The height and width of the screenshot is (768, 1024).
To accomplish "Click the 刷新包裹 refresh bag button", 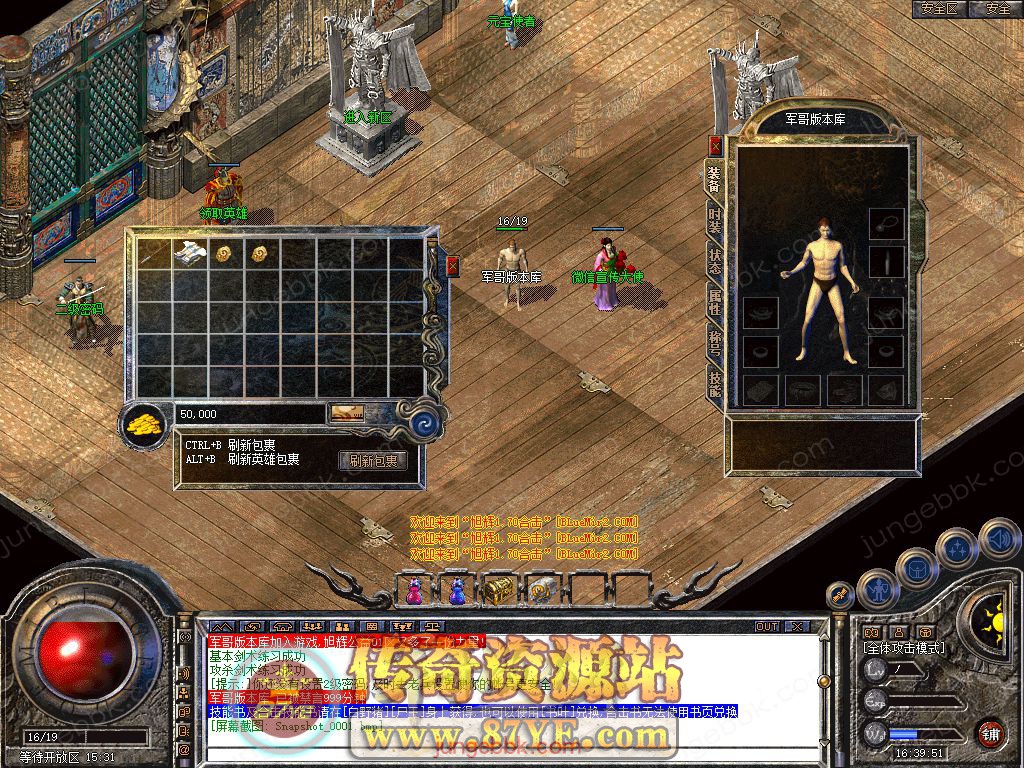I will pyautogui.click(x=373, y=460).
